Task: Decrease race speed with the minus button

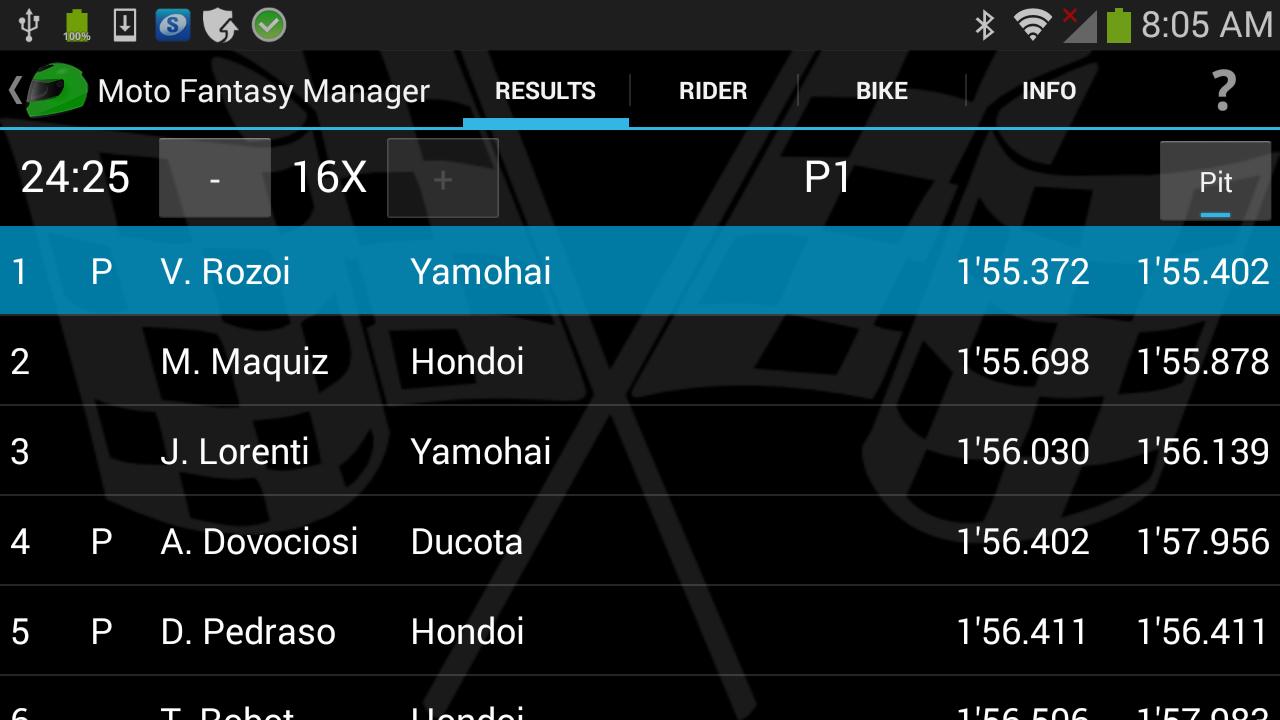Action: 214,178
